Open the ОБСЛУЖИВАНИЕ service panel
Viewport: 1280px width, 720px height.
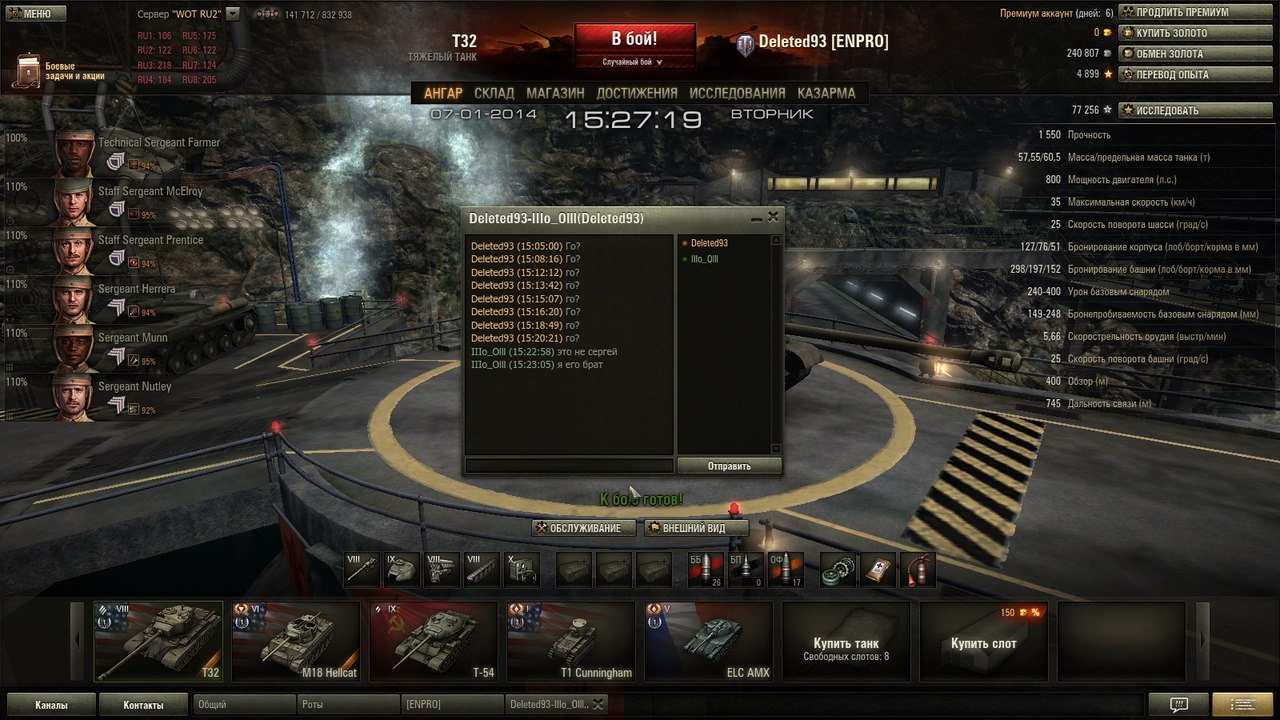(x=584, y=528)
